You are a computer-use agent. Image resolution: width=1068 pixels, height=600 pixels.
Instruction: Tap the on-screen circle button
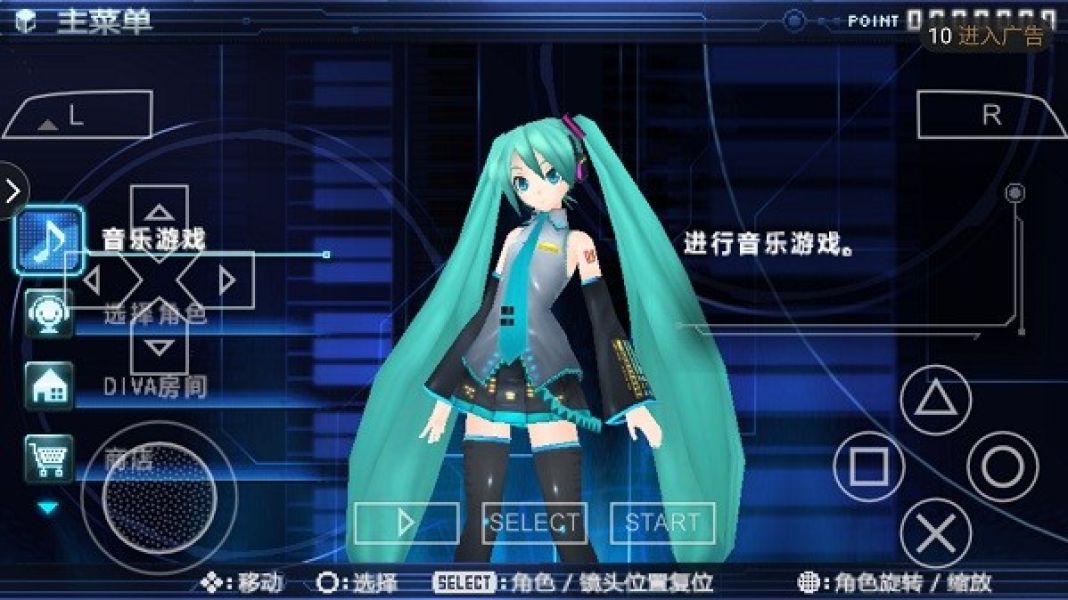click(1003, 467)
